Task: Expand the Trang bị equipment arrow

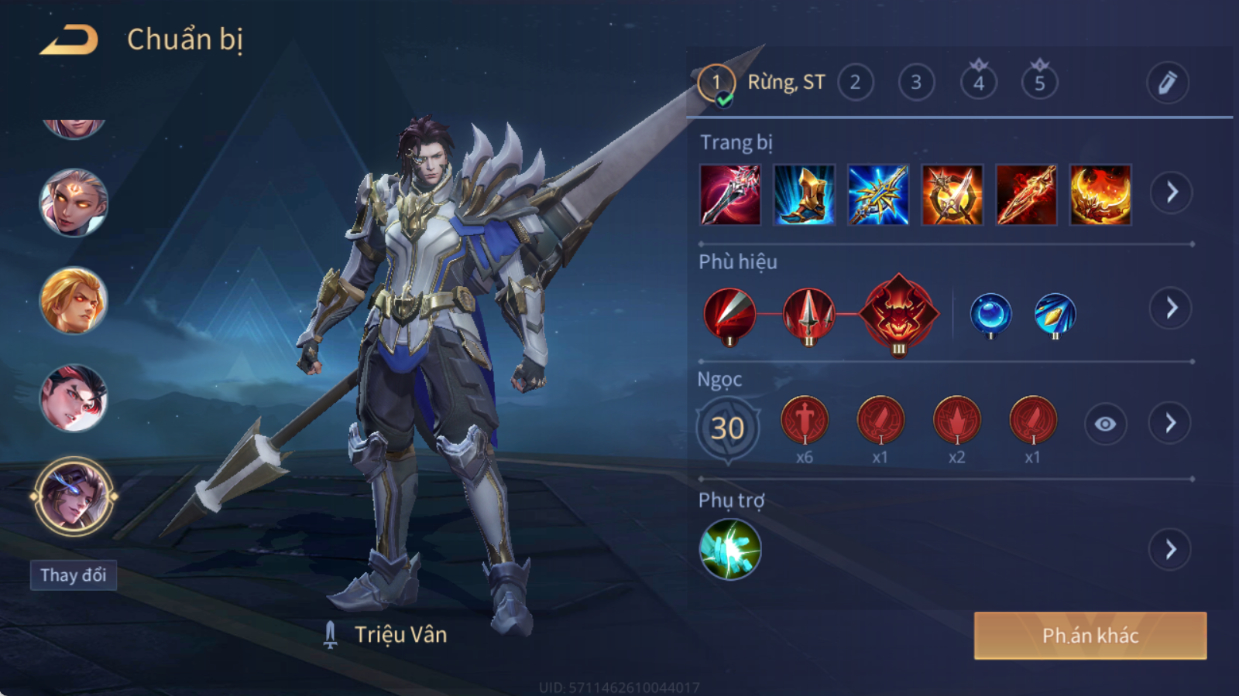Action: click(x=1171, y=192)
